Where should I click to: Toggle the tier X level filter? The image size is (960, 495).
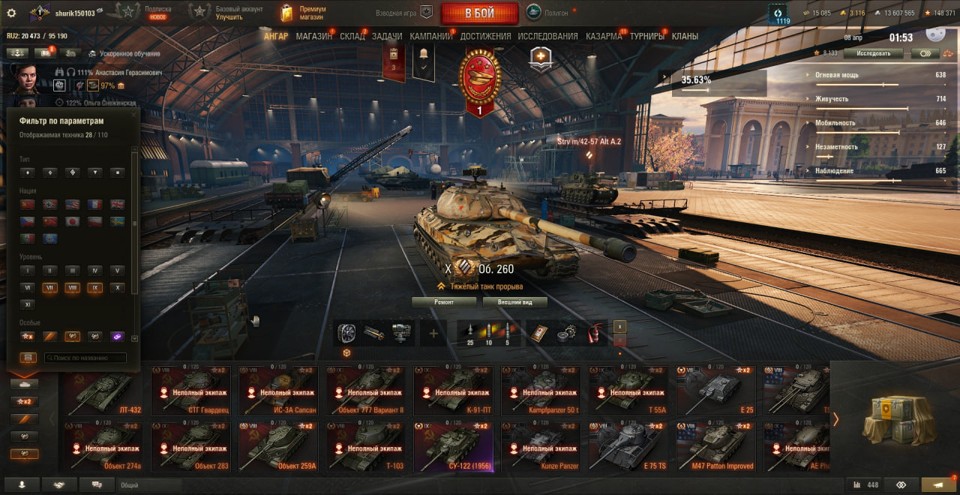click(x=119, y=289)
